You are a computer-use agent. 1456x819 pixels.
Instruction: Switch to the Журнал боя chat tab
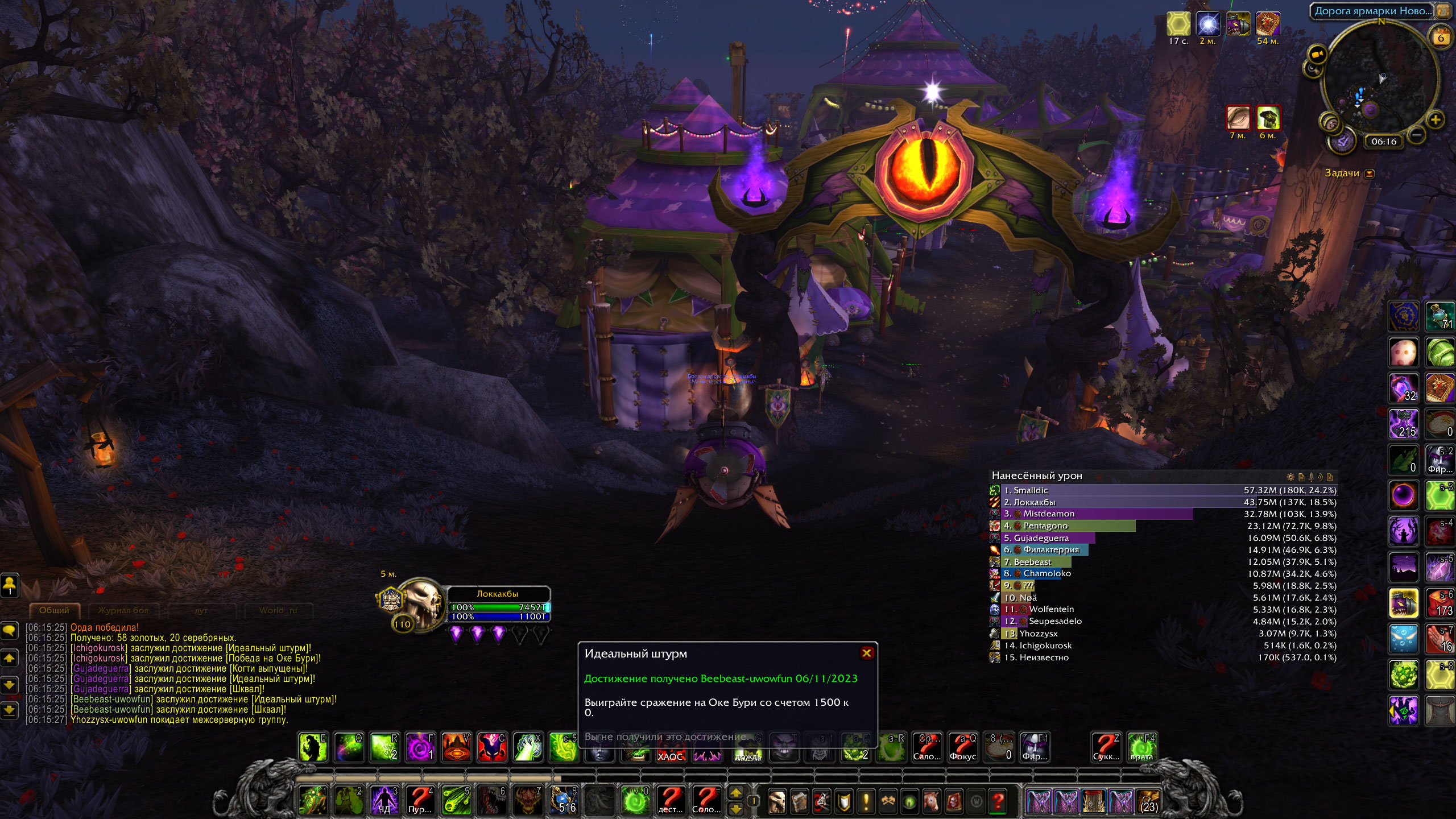click(123, 610)
